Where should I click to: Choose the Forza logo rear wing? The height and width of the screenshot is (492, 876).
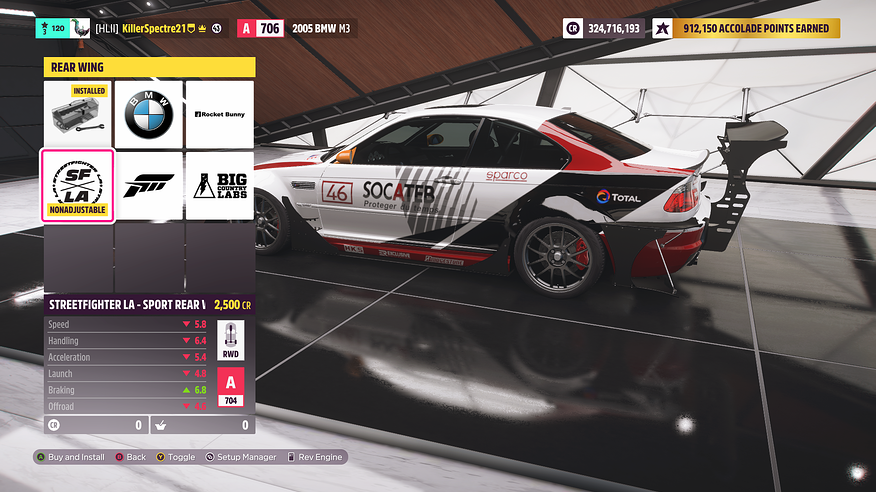148,185
